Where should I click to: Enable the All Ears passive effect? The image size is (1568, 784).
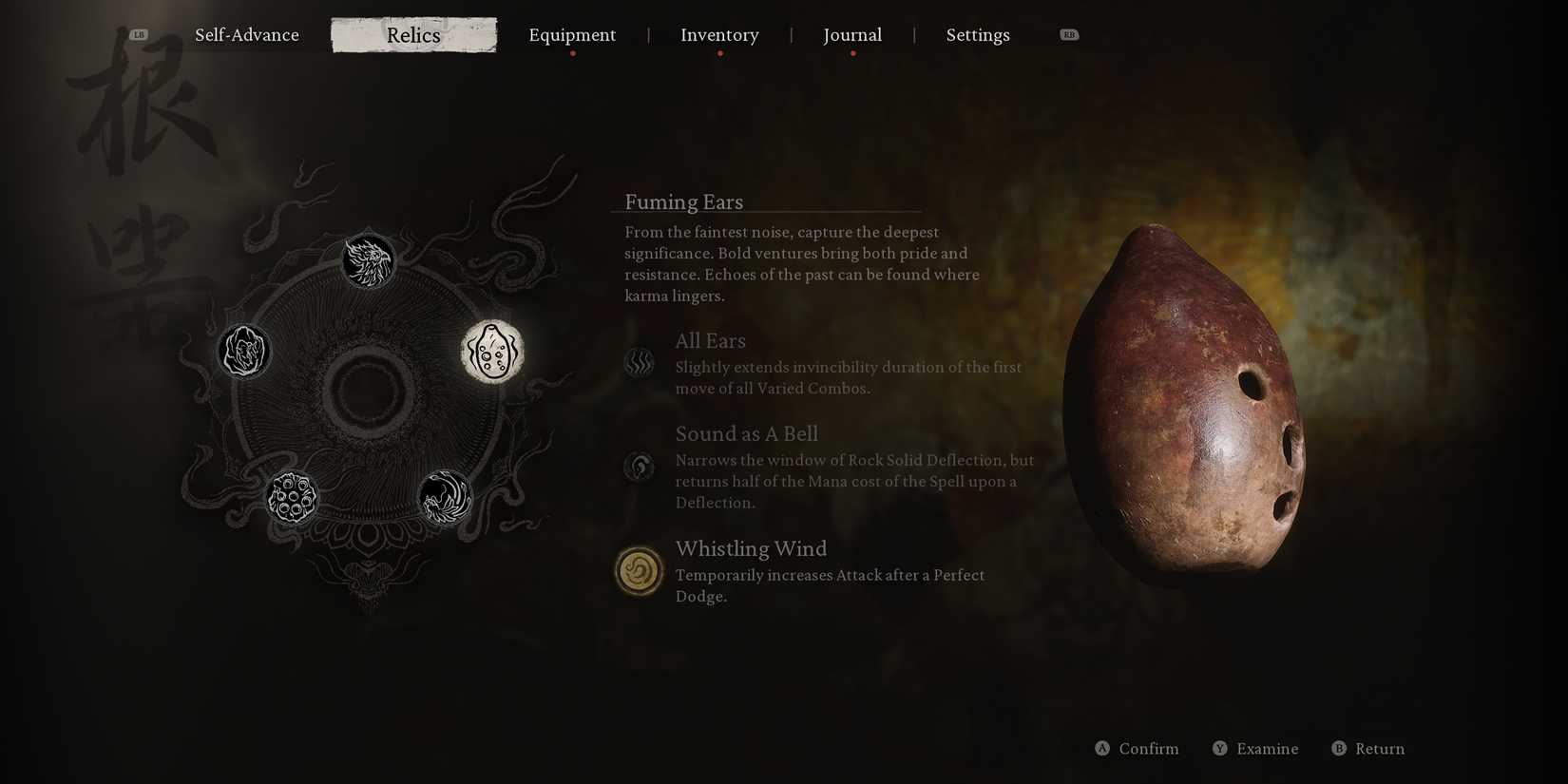(x=639, y=363)
